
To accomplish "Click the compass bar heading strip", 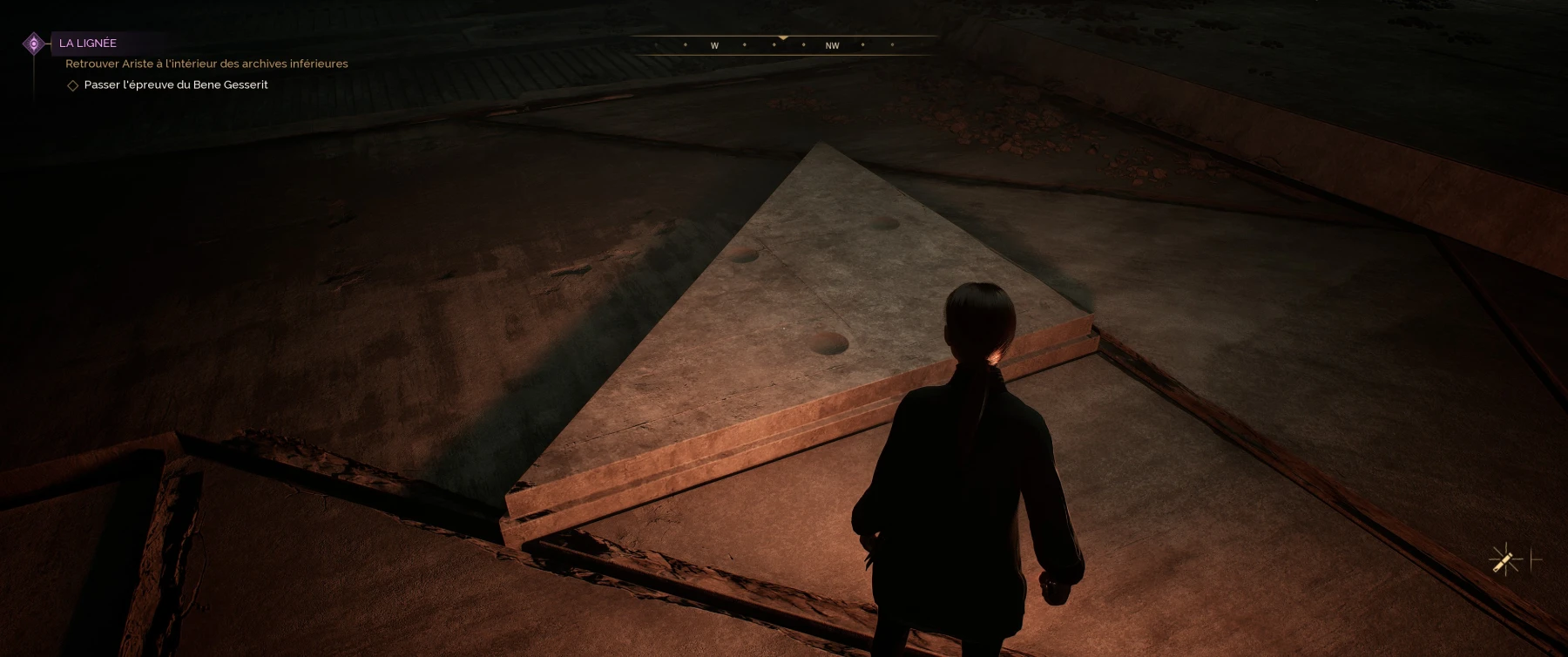I will (x=783, y=45).
